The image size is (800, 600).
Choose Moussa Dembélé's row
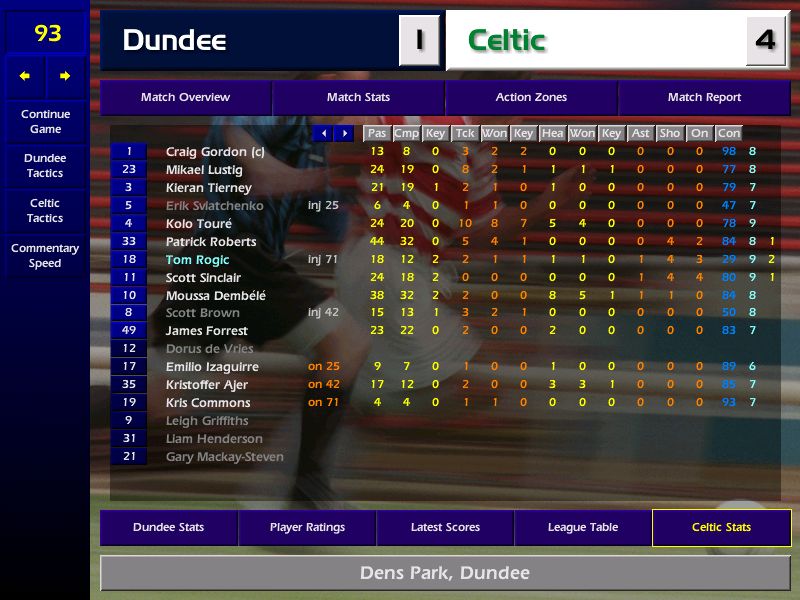[x=207, y=295]
